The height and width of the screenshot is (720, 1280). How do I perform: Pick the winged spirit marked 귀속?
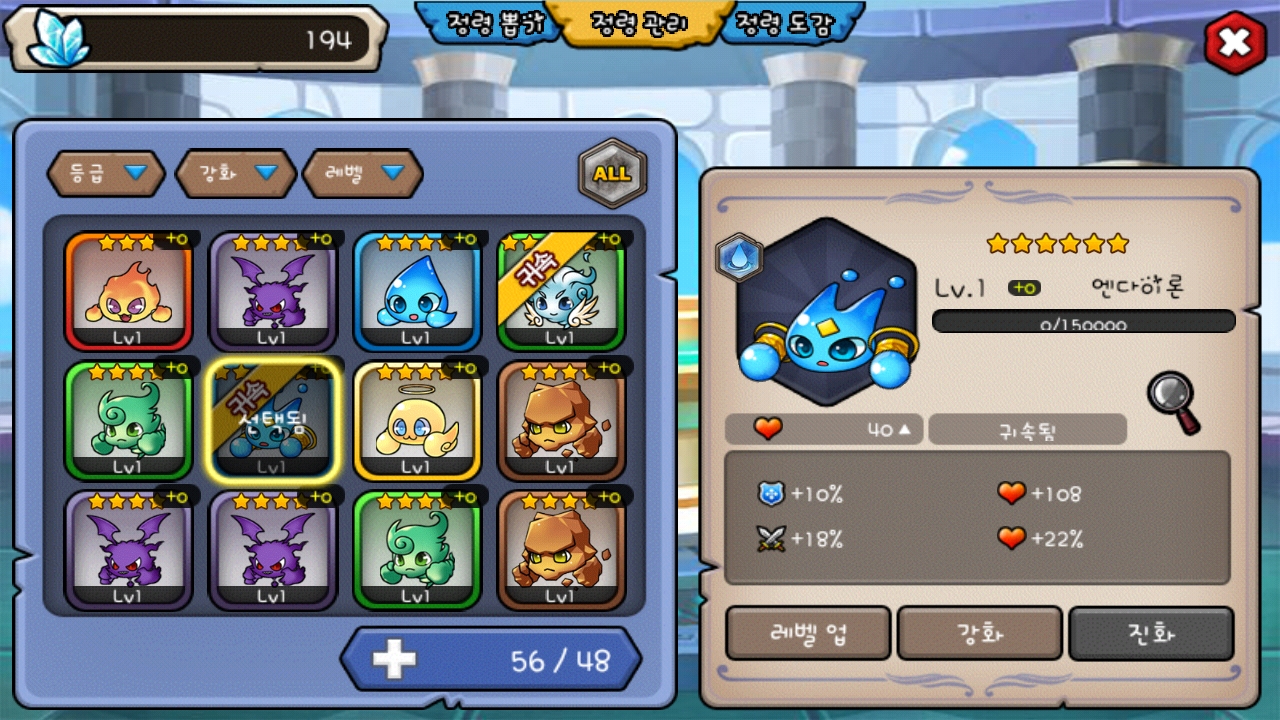coord(560,291)
